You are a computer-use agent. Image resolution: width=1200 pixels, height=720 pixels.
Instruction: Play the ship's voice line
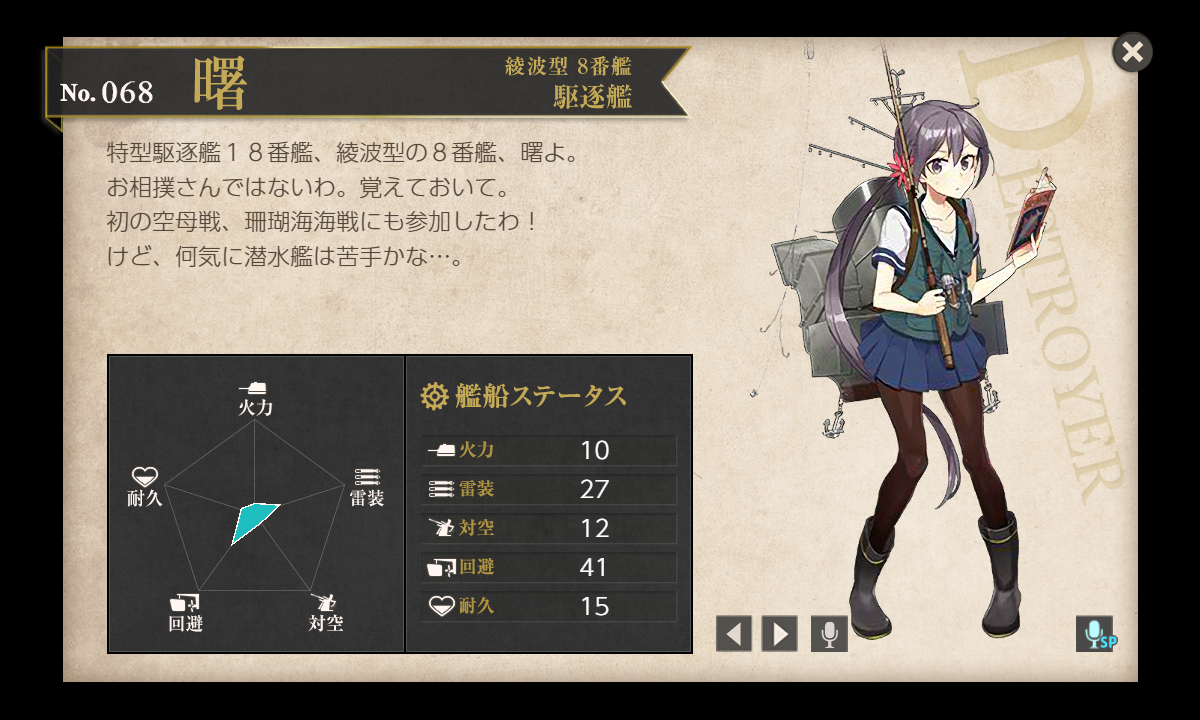(829, 634)
